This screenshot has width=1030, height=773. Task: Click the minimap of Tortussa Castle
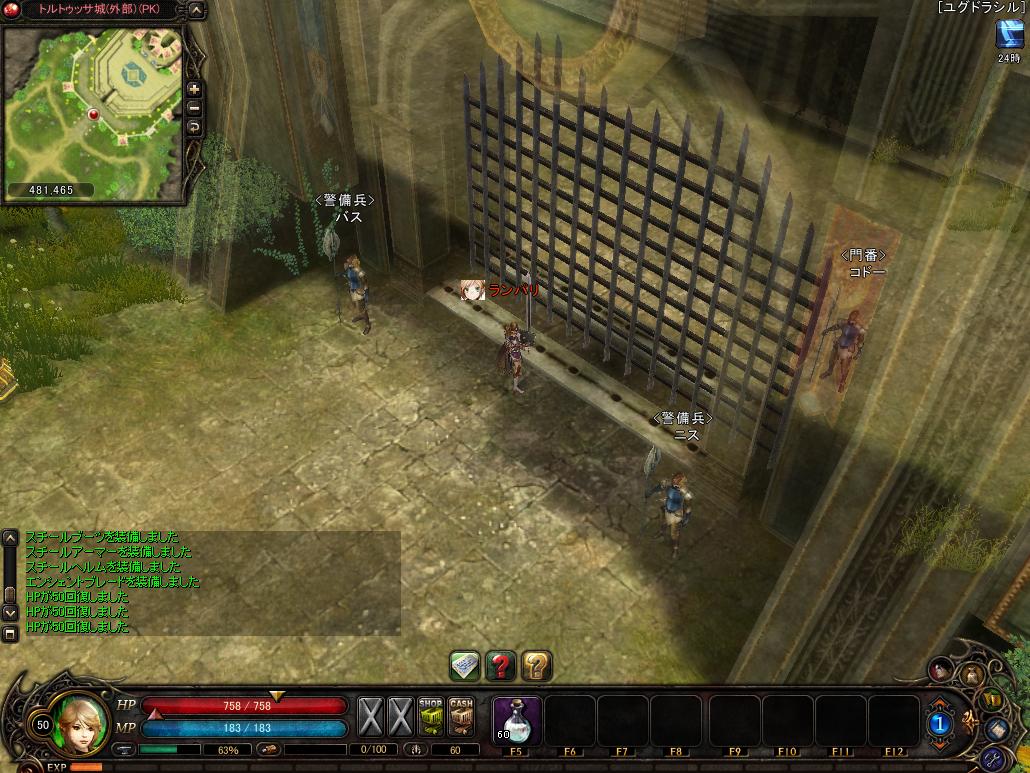tap(94, 105)
